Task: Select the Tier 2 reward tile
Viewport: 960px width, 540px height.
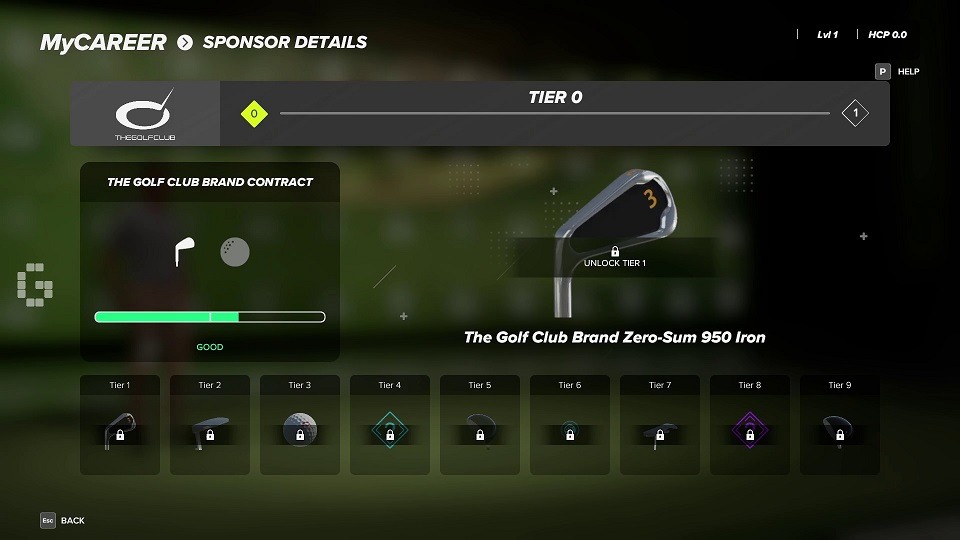Action: (210, 425)
